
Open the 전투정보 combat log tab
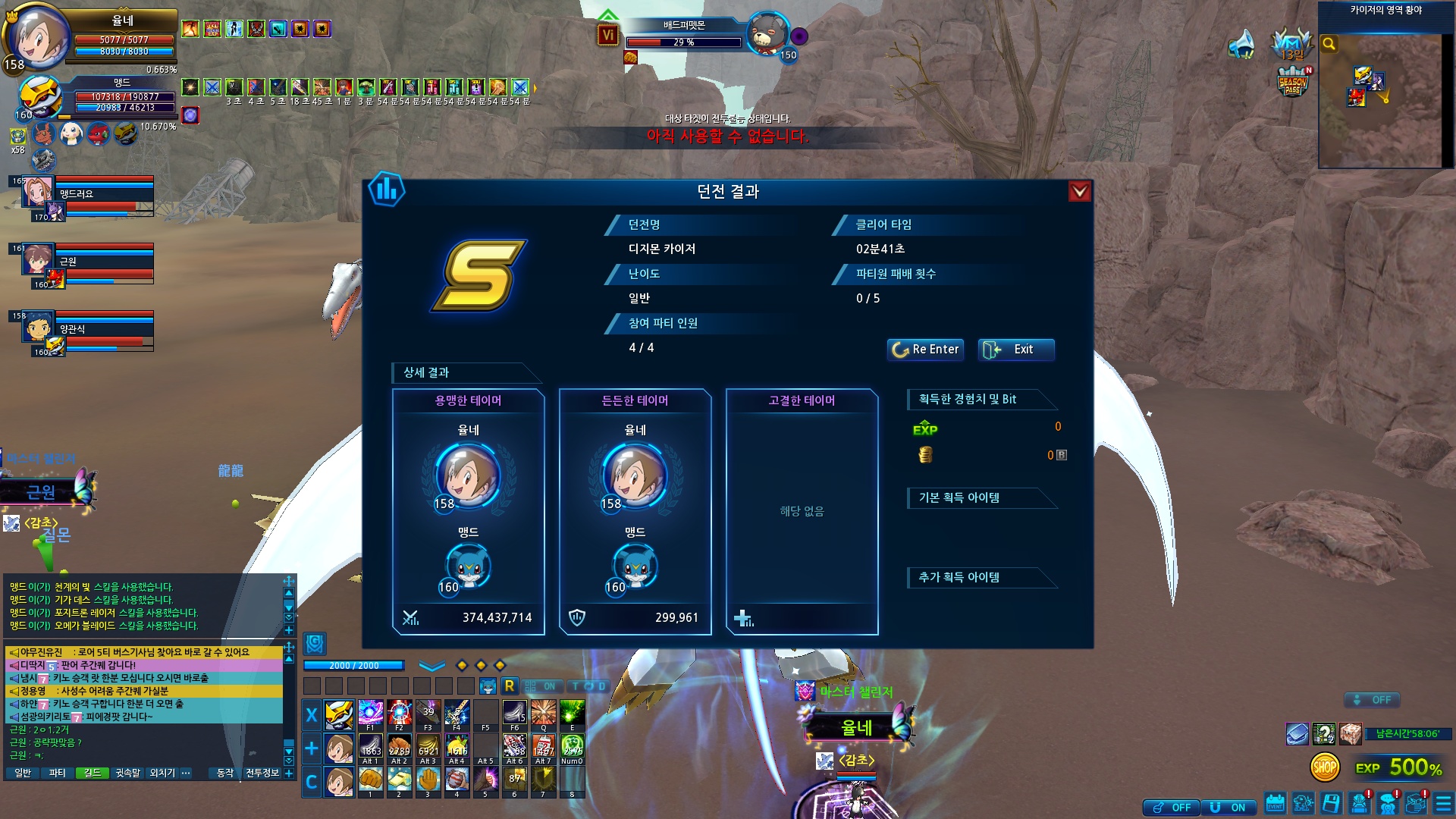click(x=262, y=773)
